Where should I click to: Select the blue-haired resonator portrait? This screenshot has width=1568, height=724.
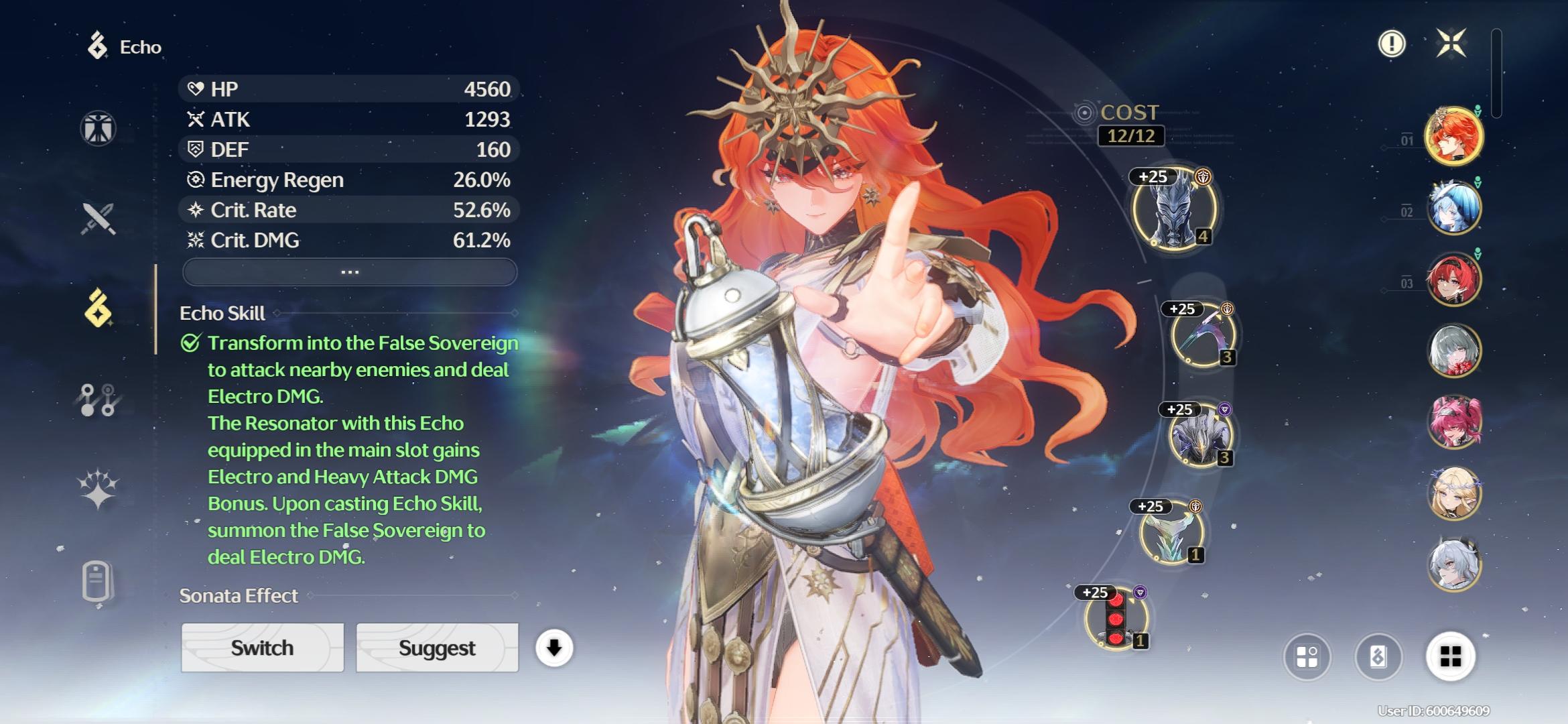coord(1453,208)
